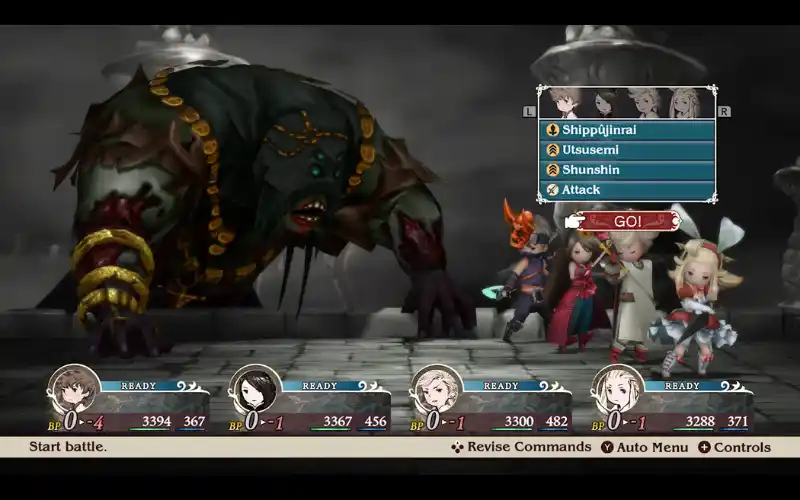Choose the Utsusemi command

[628, 150]
